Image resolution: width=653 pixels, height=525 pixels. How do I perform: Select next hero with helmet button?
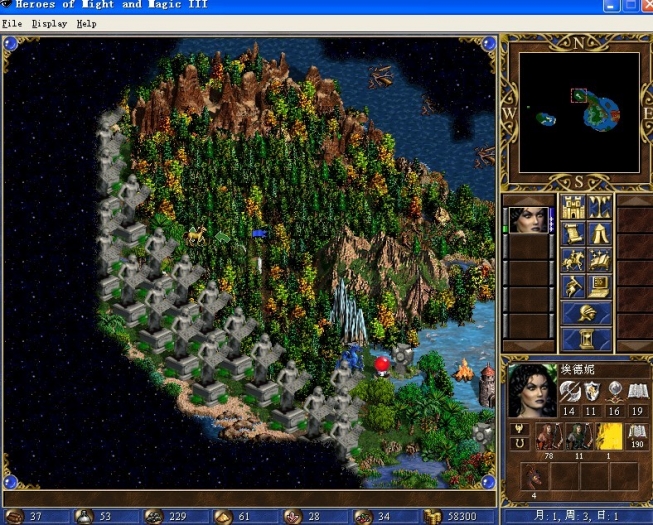[587, 313]
